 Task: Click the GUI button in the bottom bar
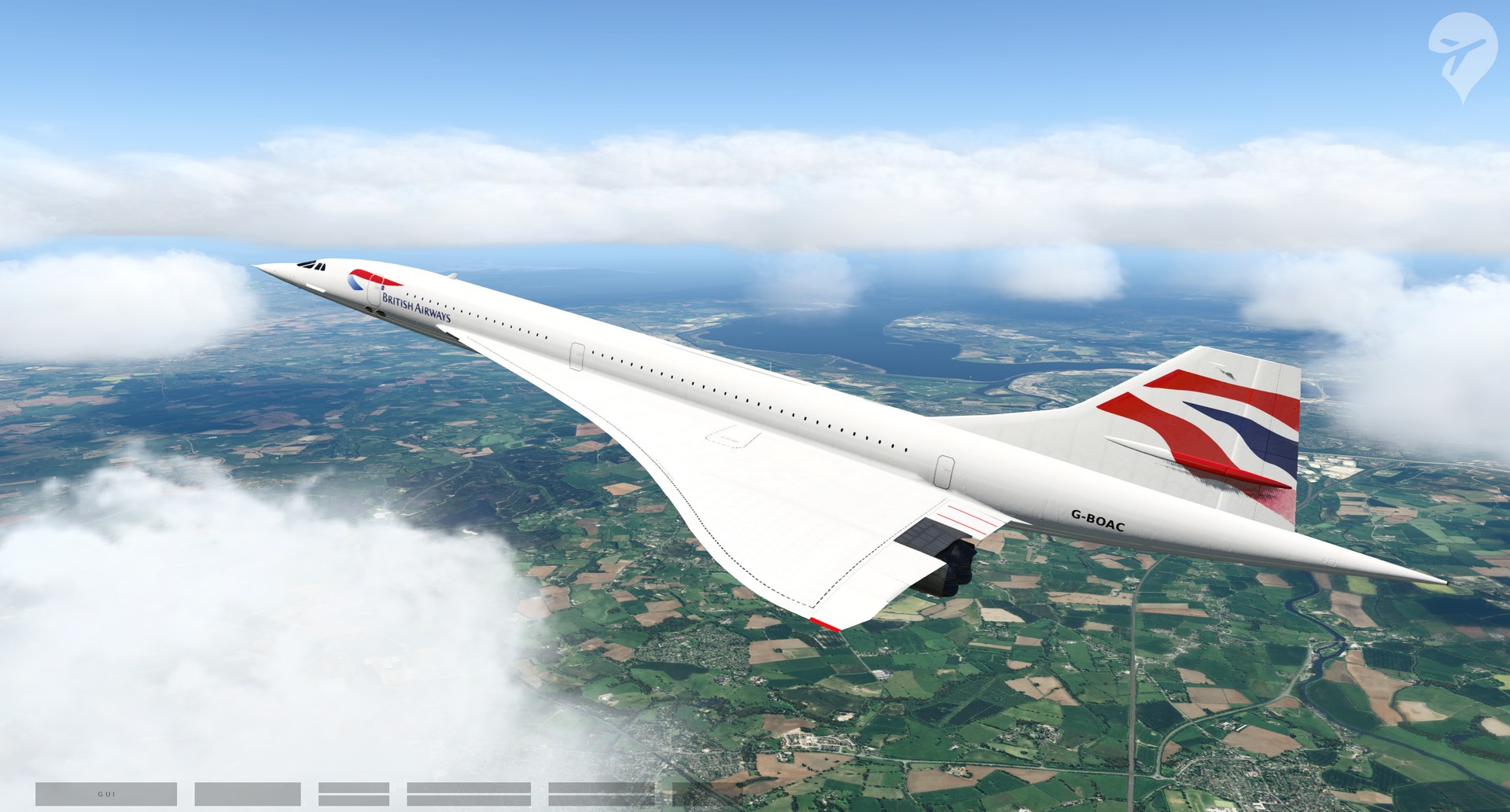[106, 794]
